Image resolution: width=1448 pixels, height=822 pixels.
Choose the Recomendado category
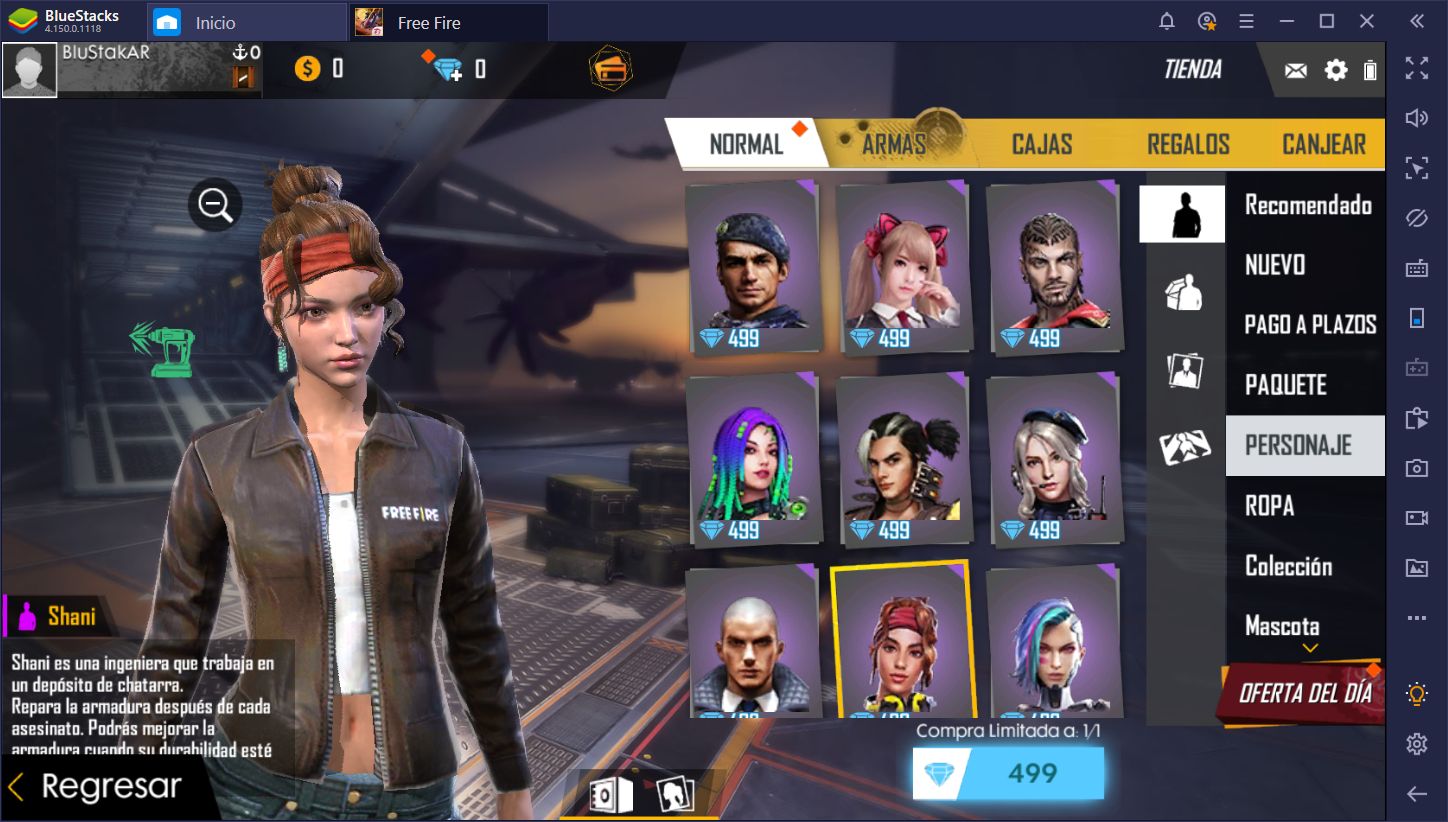1307,205
